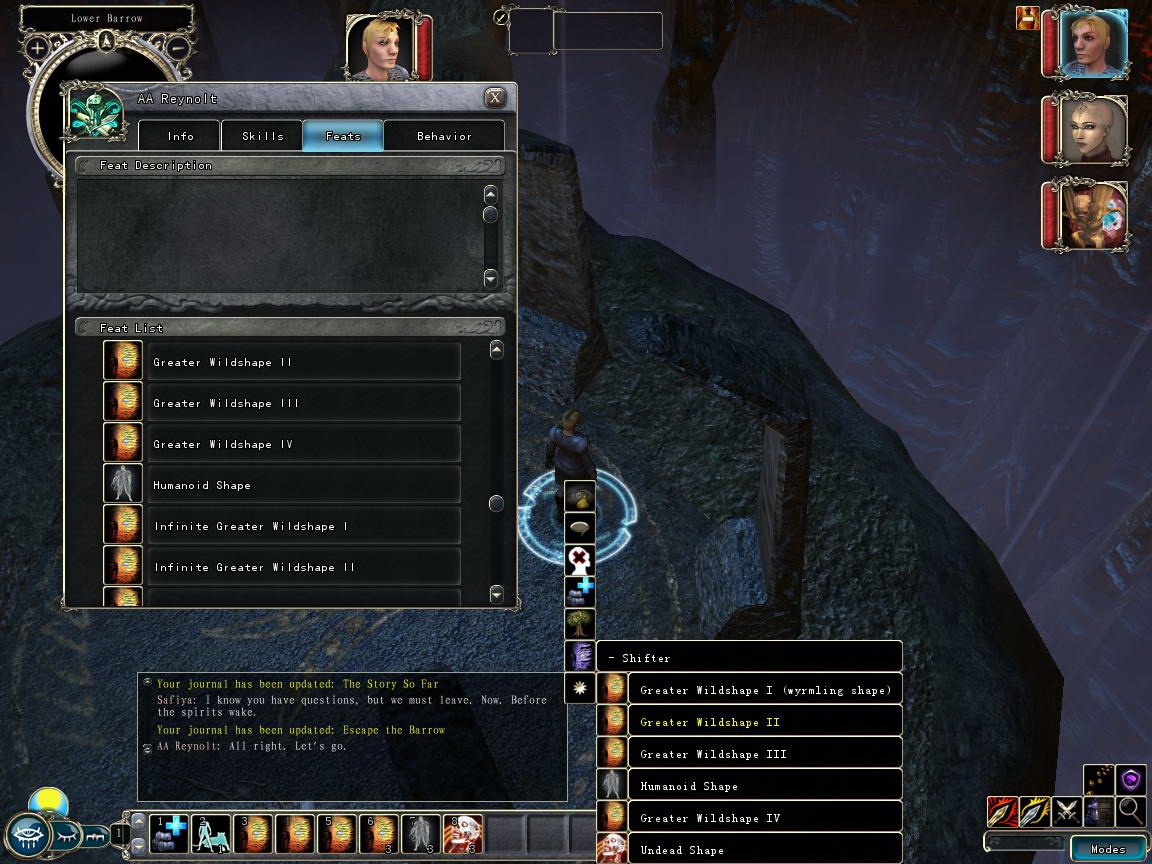Collapse the Shifter menu header
This screenshot has height=864, width=1152.
(750, 658)
